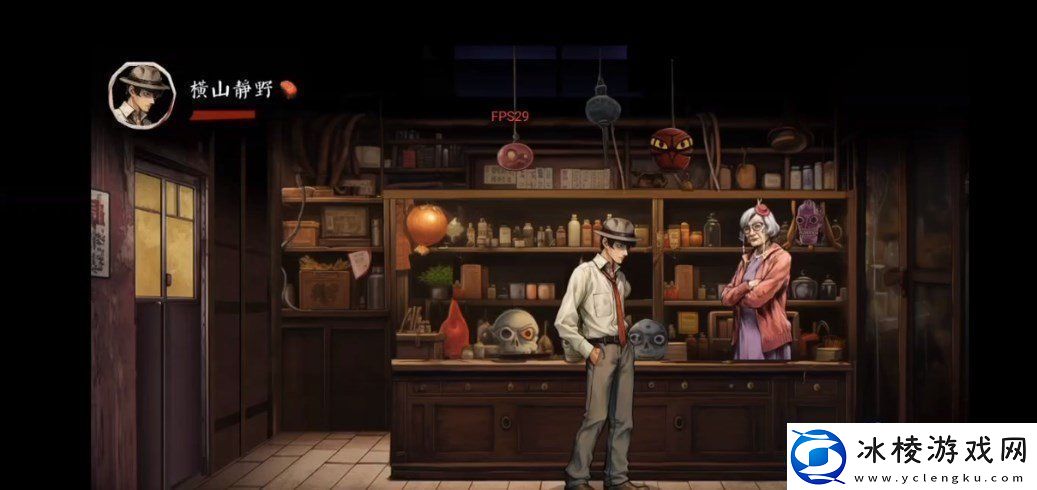Click the red brain icon beside the name
The height and width of the screenshot is (490, 1037).
288,90
